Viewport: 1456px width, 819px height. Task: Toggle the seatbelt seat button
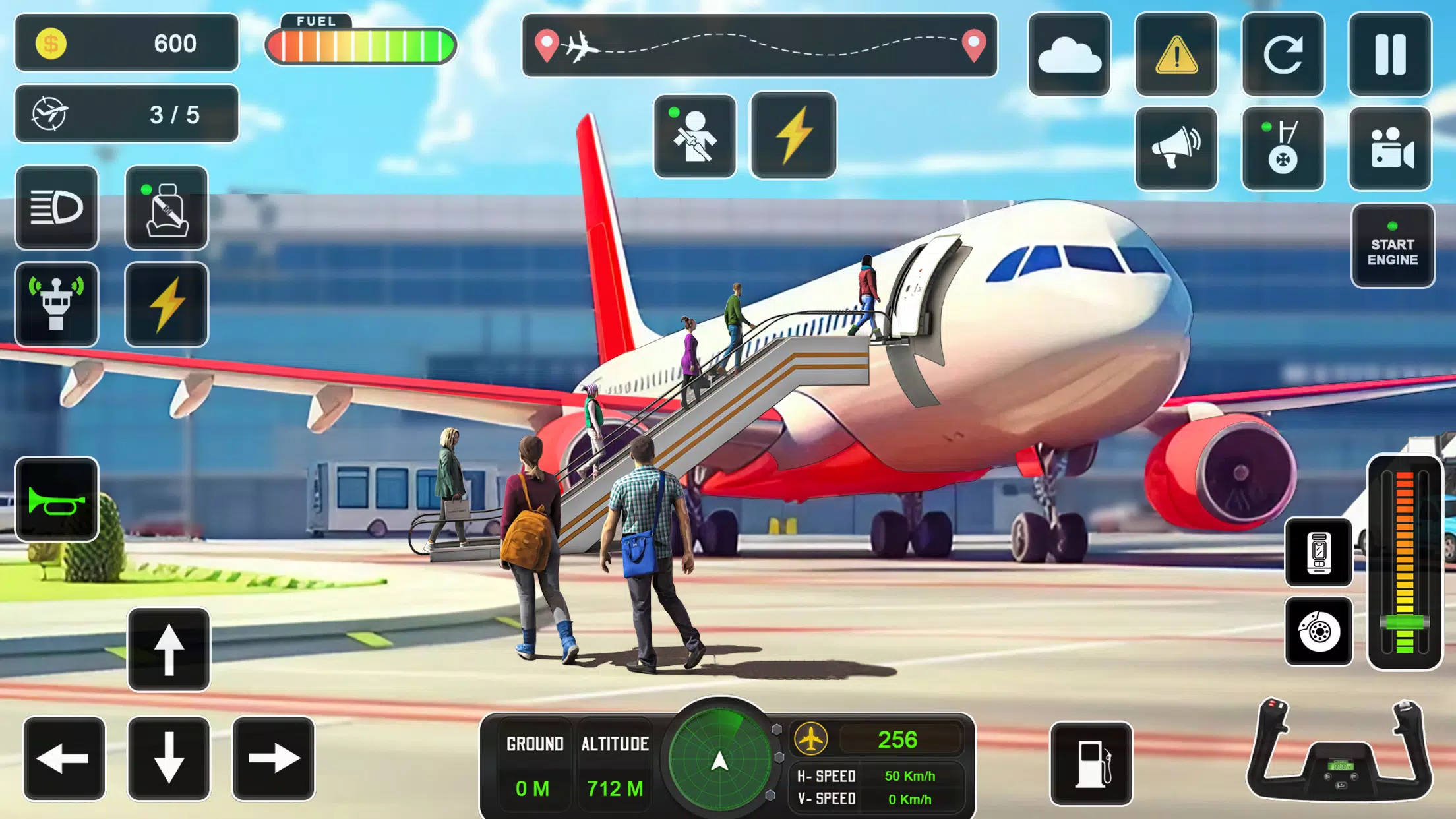(166, 208)
